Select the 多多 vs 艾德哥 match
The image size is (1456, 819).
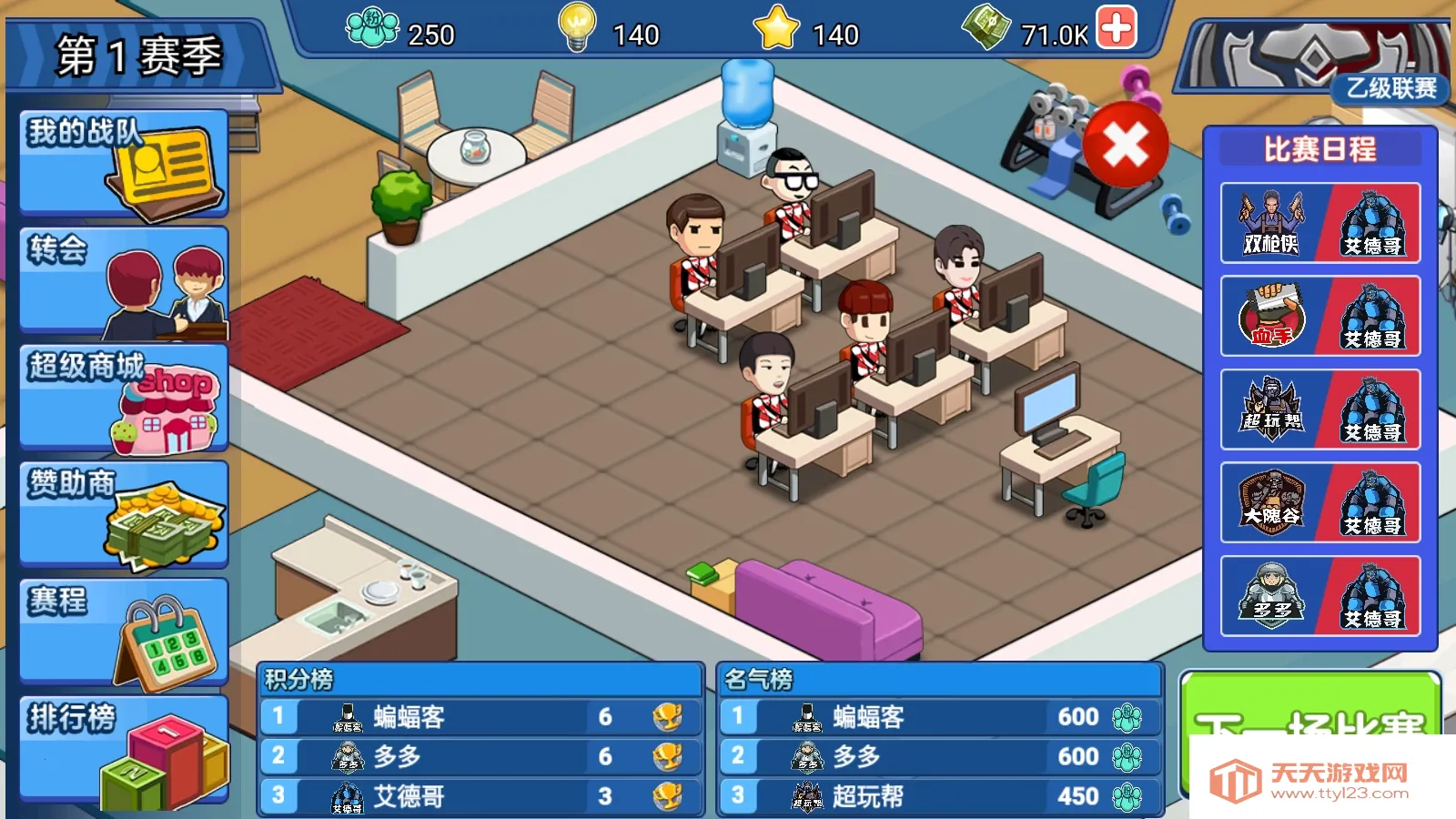1319,597
